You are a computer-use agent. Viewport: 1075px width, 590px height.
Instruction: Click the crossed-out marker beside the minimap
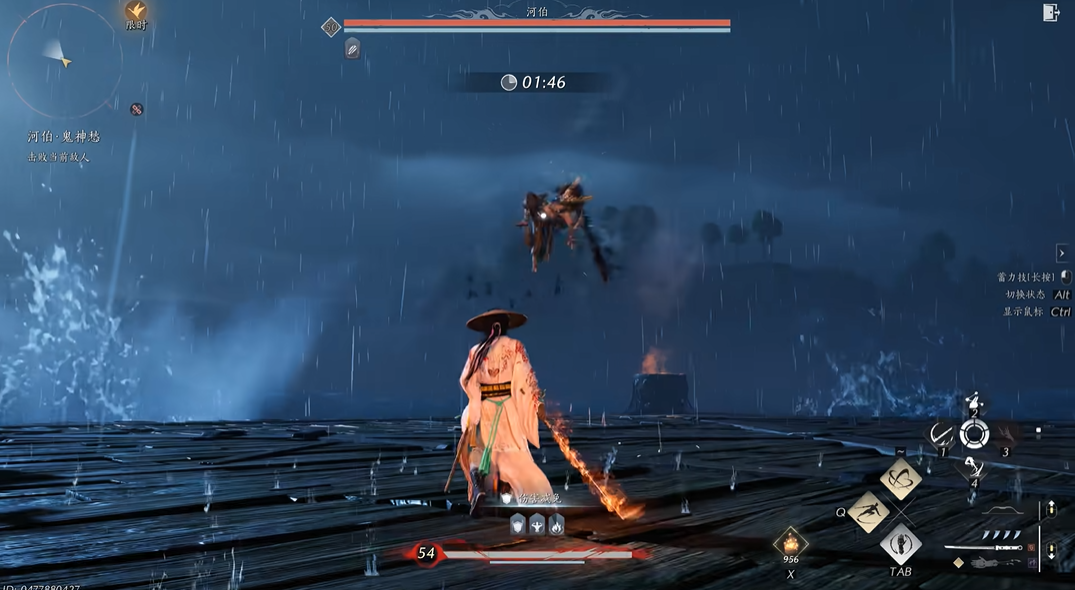[x=137, y=109]
